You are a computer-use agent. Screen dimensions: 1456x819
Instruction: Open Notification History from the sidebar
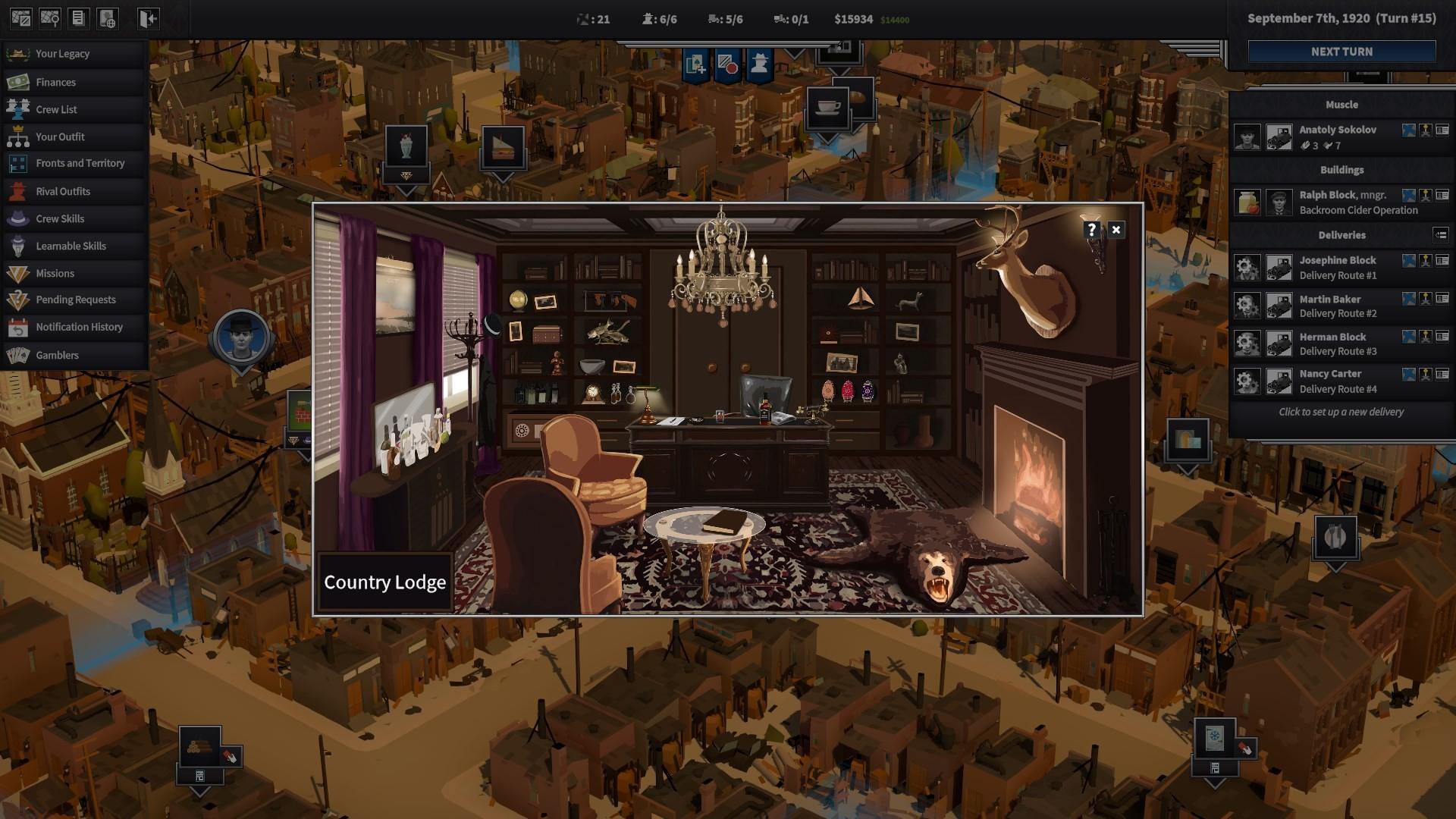click(80, 327)
